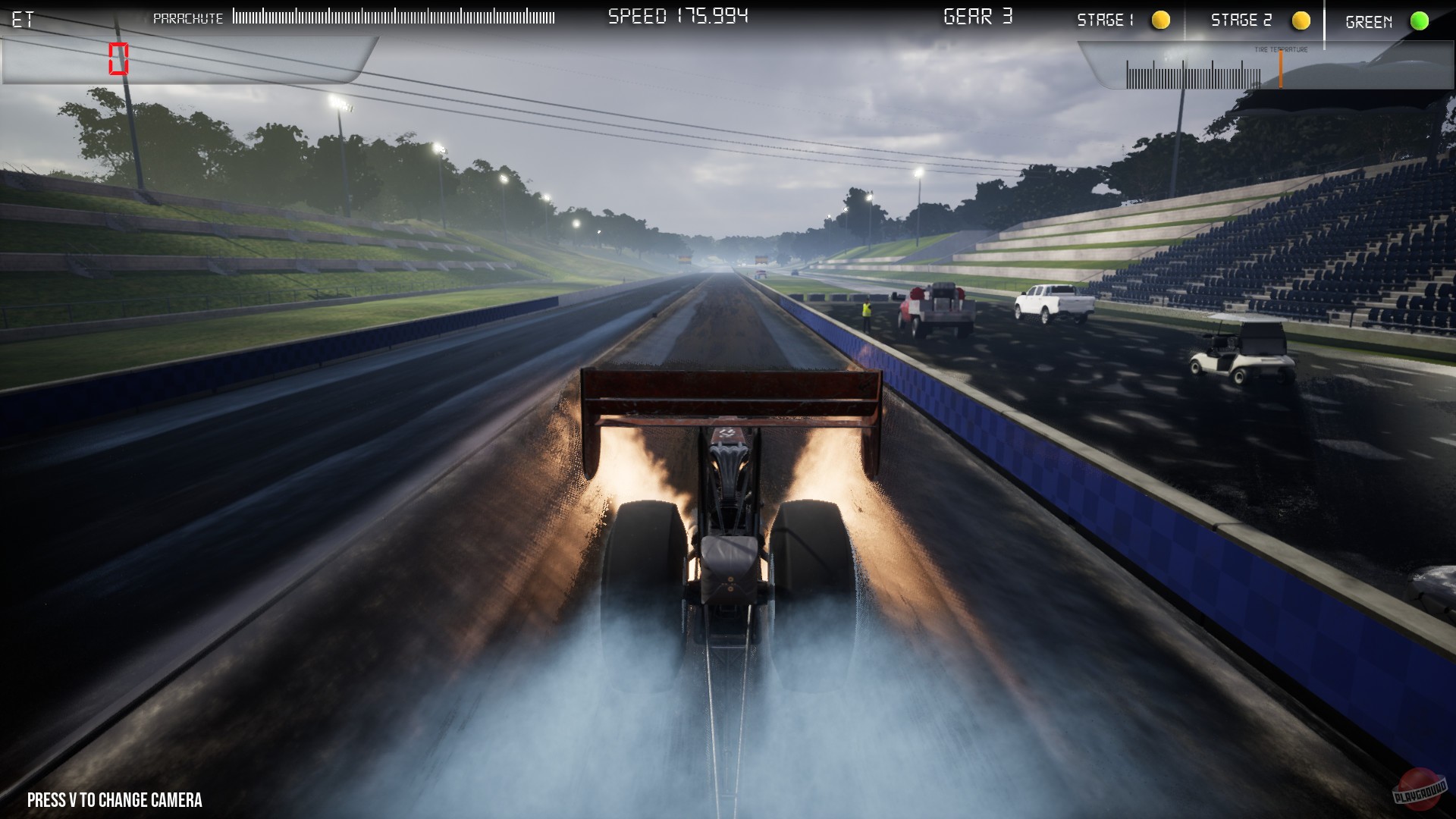Viewport: 1456px width, 819px height.
Task: Click the Tire Temperature label
Action: click(x=1282, y=49)
